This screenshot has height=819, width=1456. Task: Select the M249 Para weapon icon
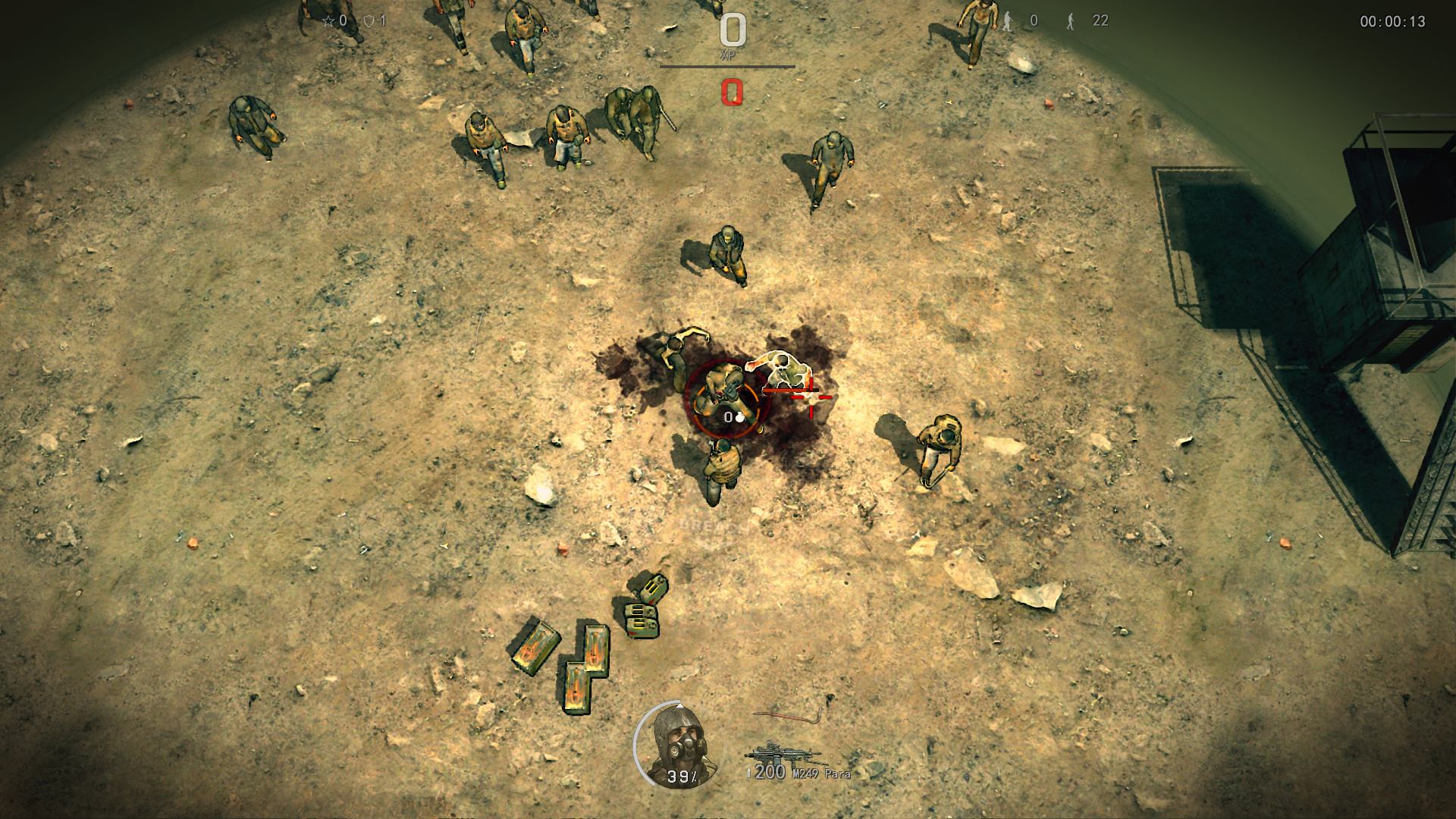tap(782, 754)
